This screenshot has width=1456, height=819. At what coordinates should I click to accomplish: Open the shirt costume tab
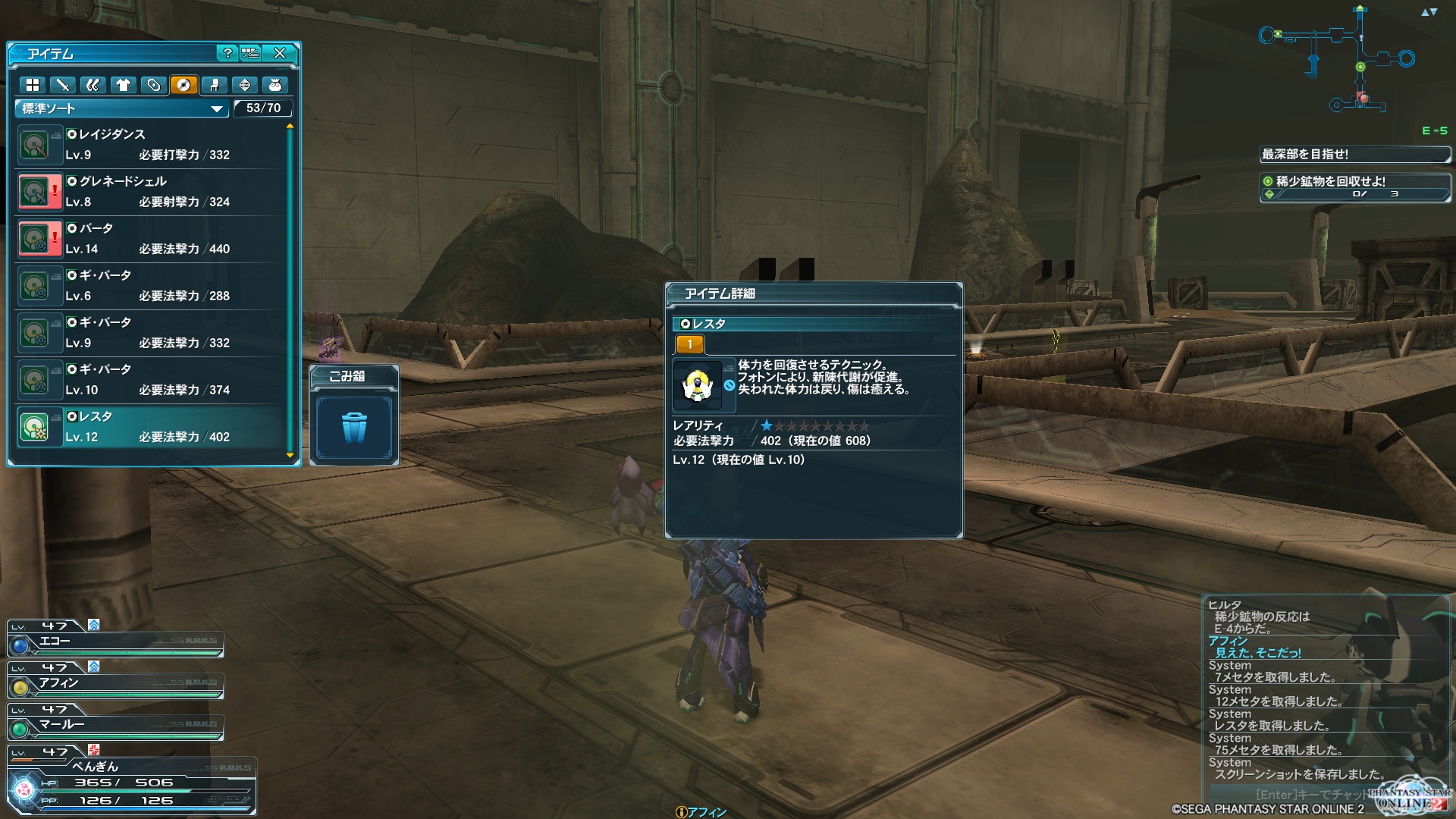[124, 85]
